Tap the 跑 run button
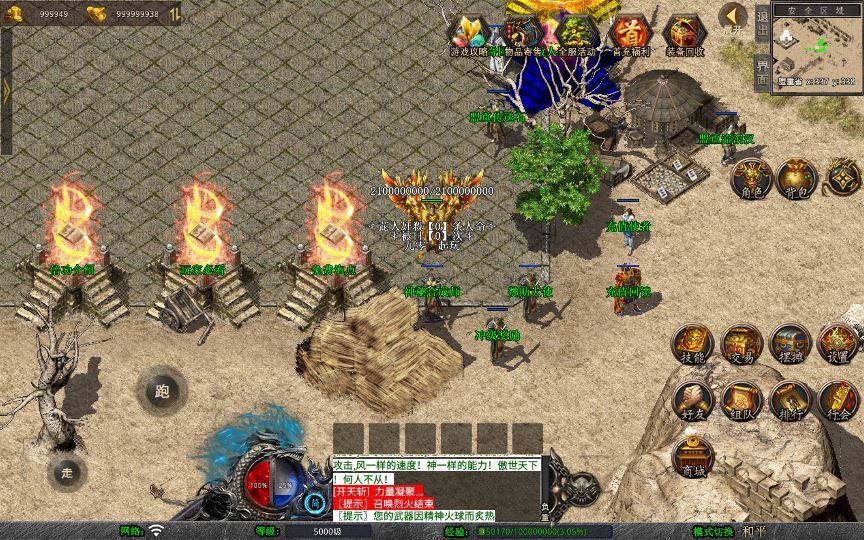The width and height of the screenshot is (864, 540). coord(162,390)
